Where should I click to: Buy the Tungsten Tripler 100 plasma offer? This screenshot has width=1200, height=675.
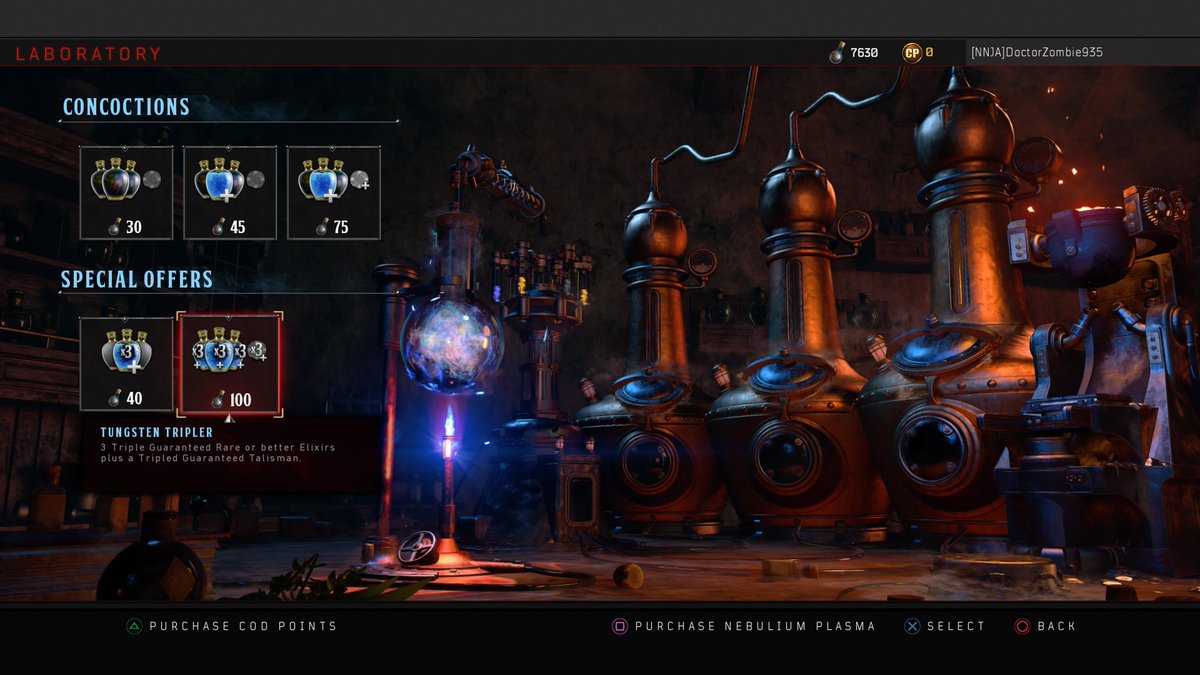pyautogui.click(x=230, y=363)
